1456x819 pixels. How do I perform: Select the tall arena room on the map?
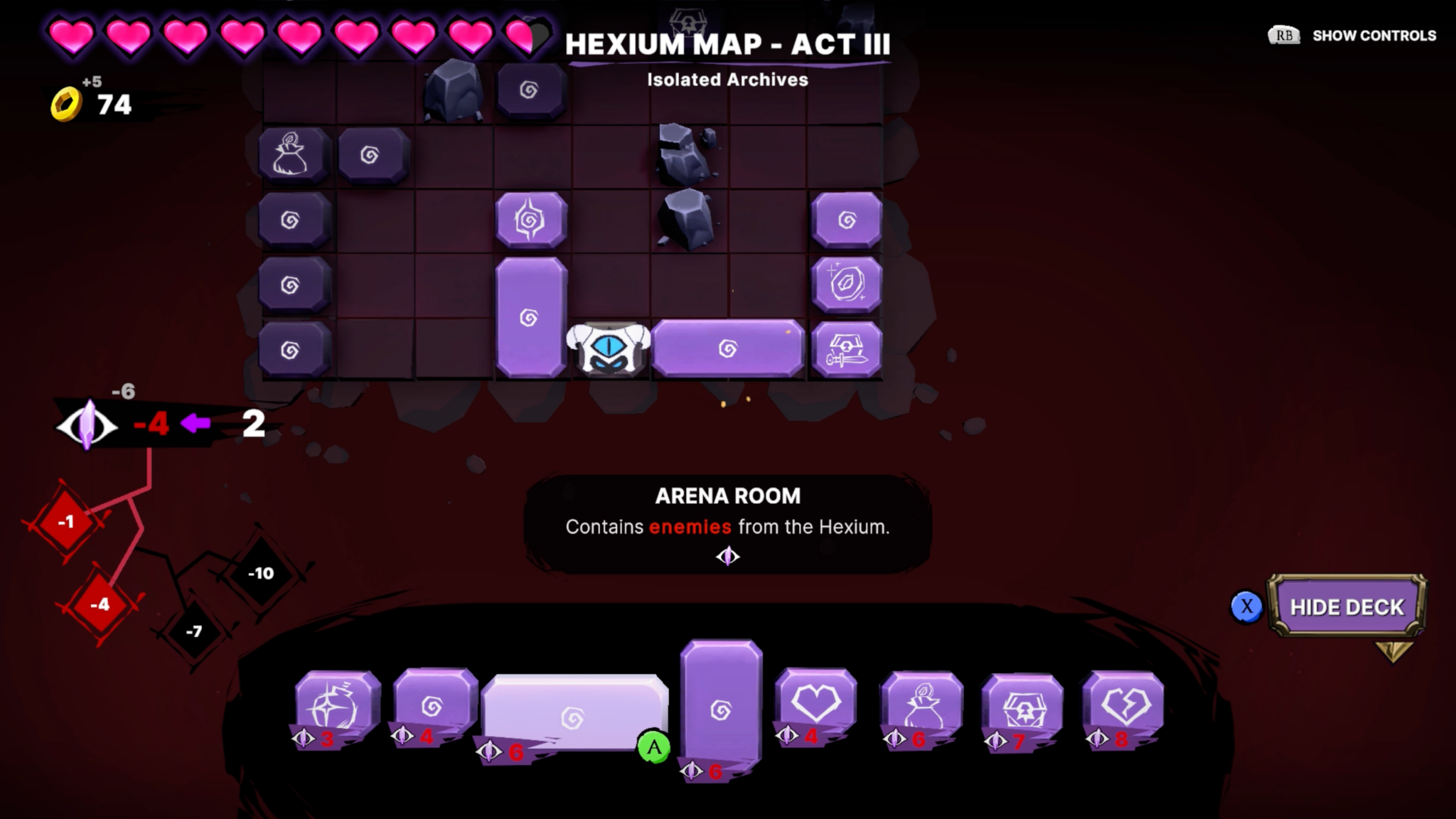tap(530, 316)
